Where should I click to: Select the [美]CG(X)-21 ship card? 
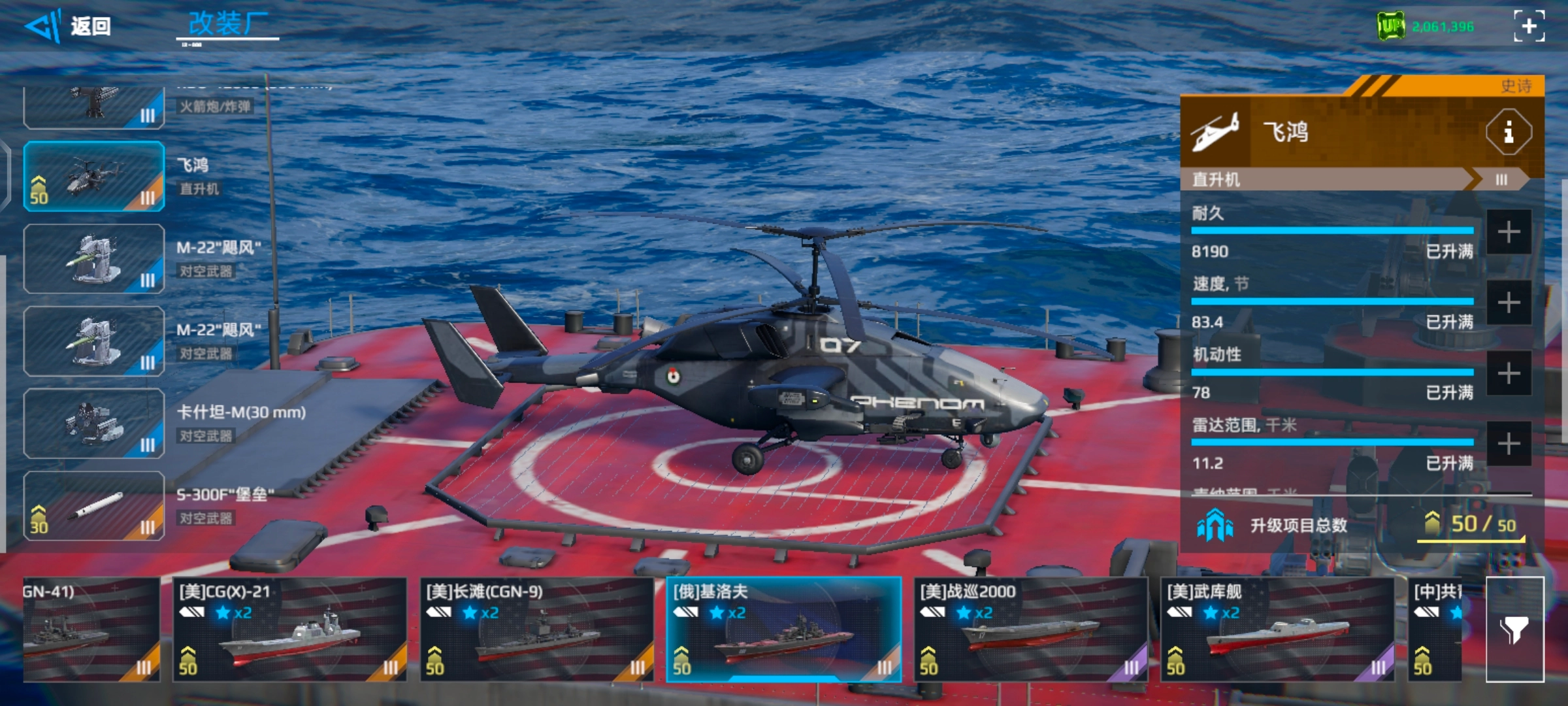289,630
